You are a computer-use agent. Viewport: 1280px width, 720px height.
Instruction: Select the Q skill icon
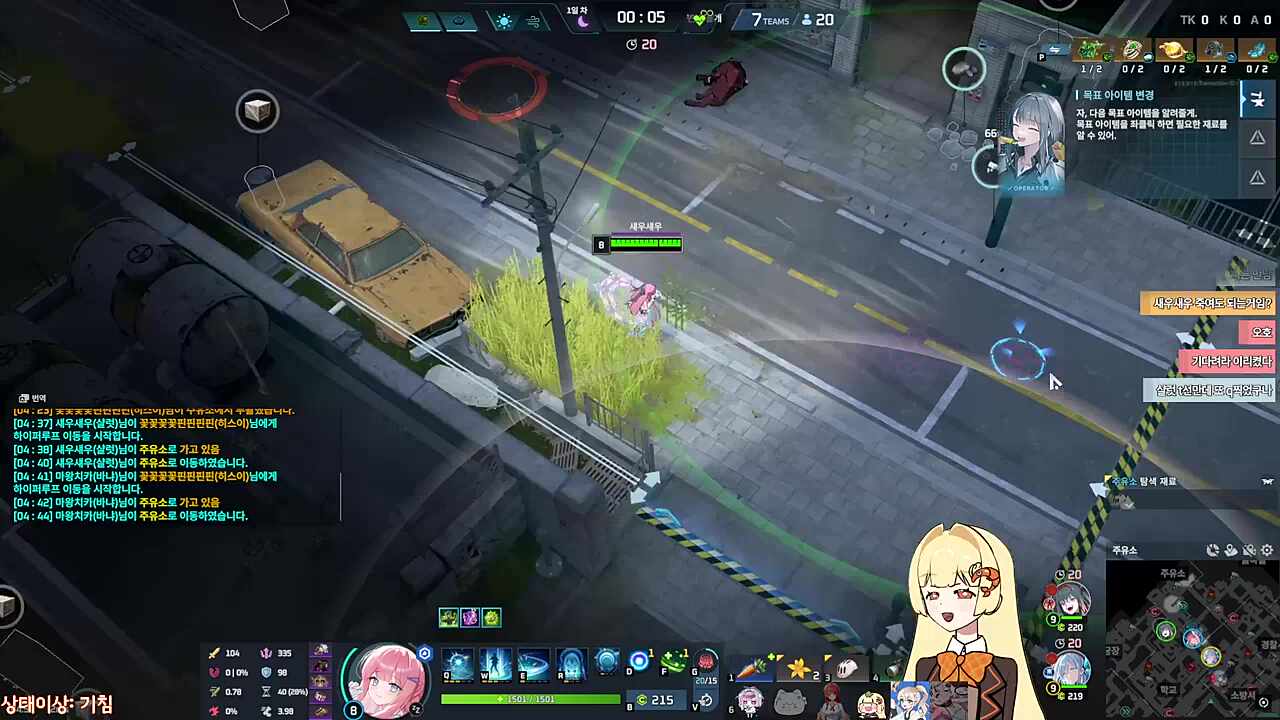click(x=457, y=665)
